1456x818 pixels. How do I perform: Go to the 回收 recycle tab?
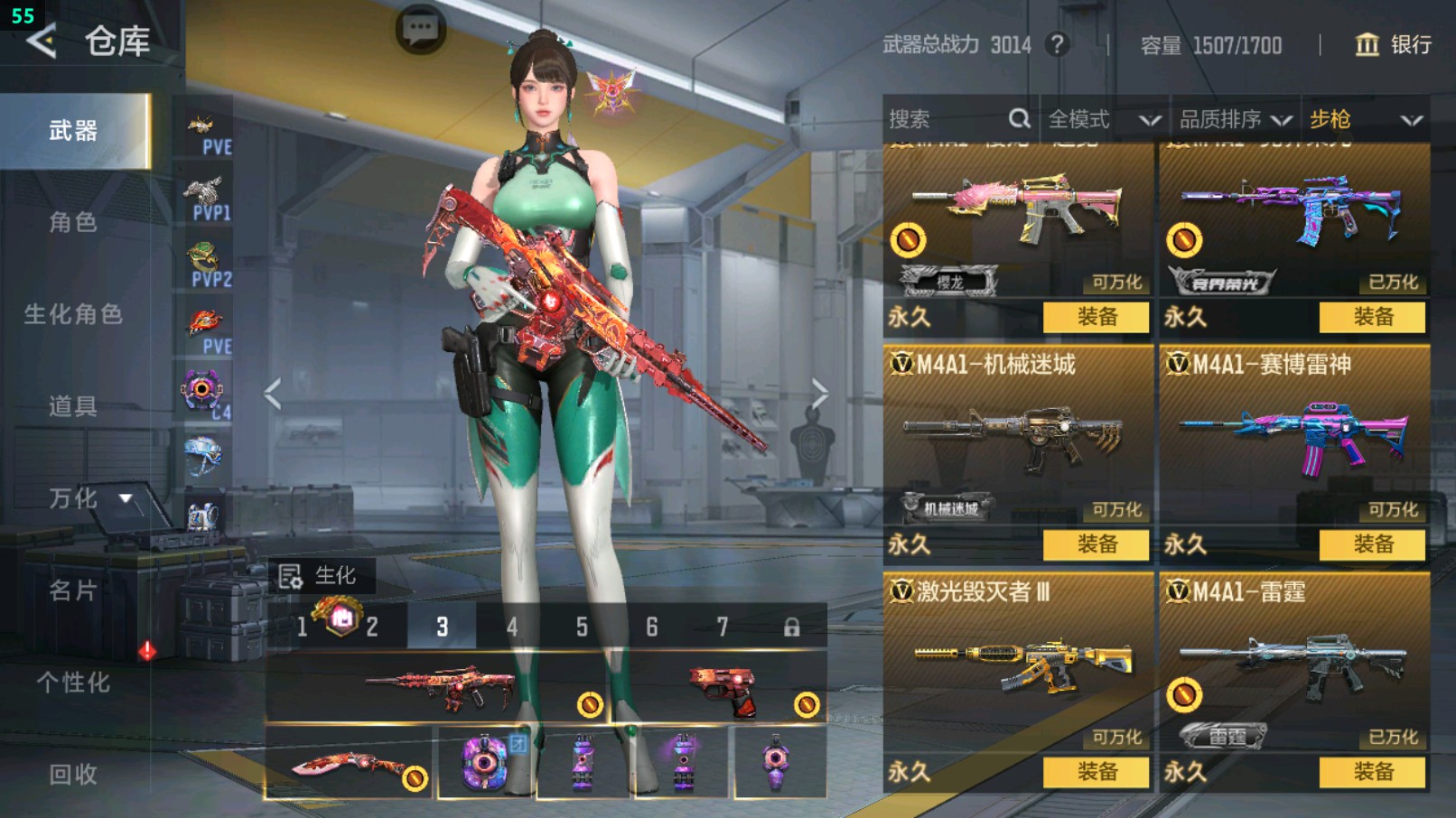click(73, 774)
